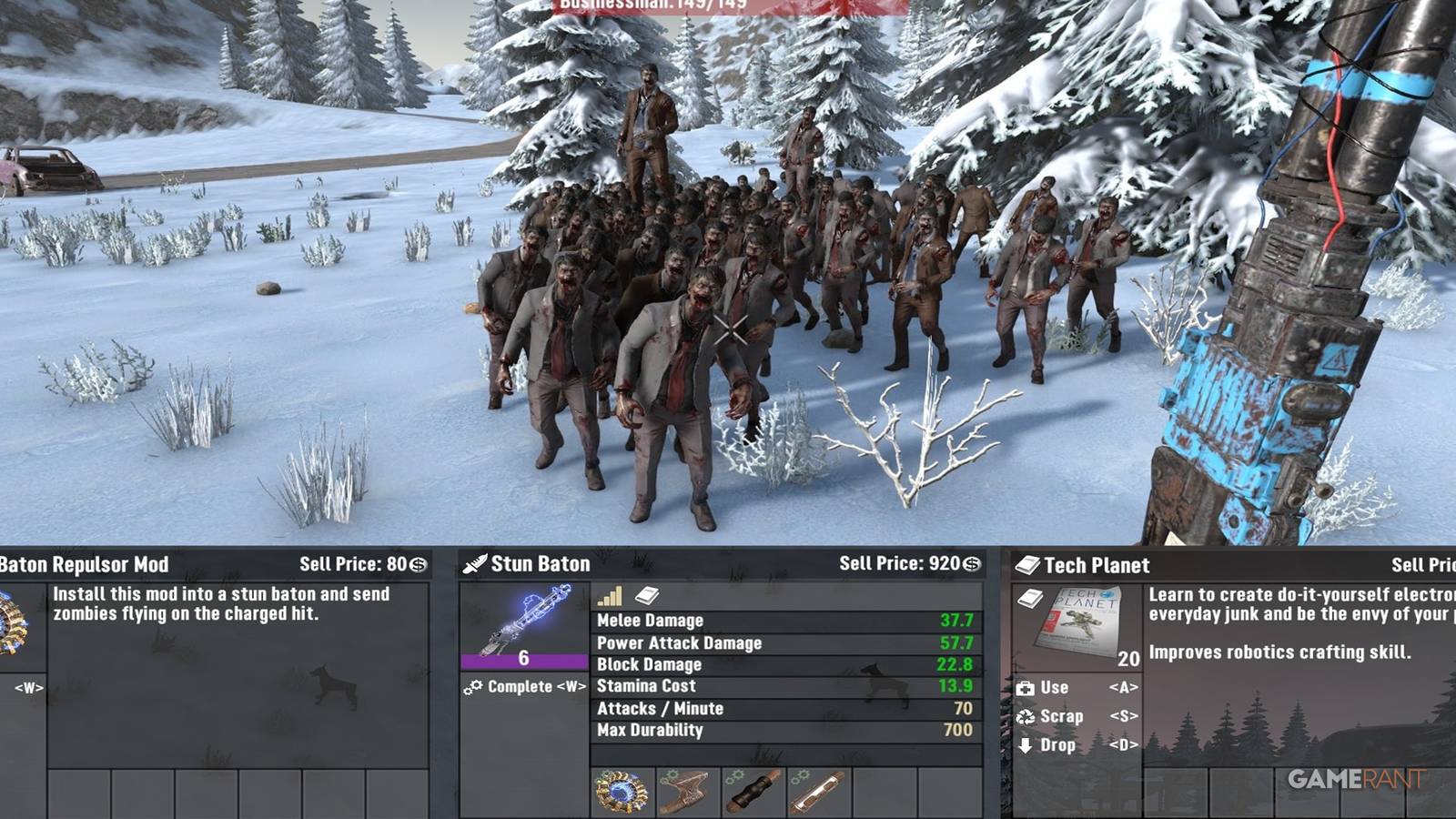Use the Tech Planet magazine
1456x819 pixels.
(x=1056, y=688)
